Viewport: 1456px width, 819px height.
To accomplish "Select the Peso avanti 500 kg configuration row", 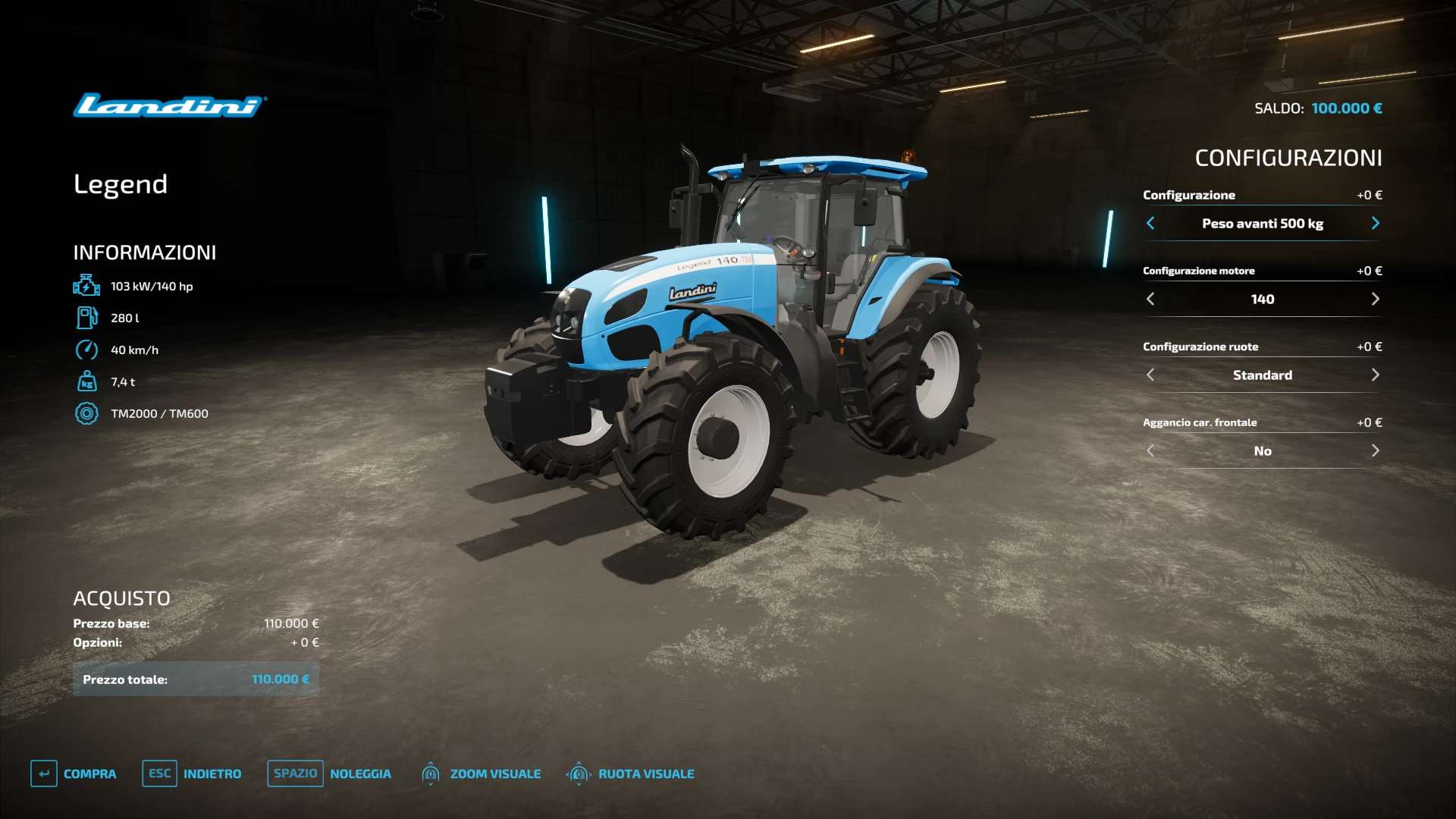I will click(x=1262, y=224).
